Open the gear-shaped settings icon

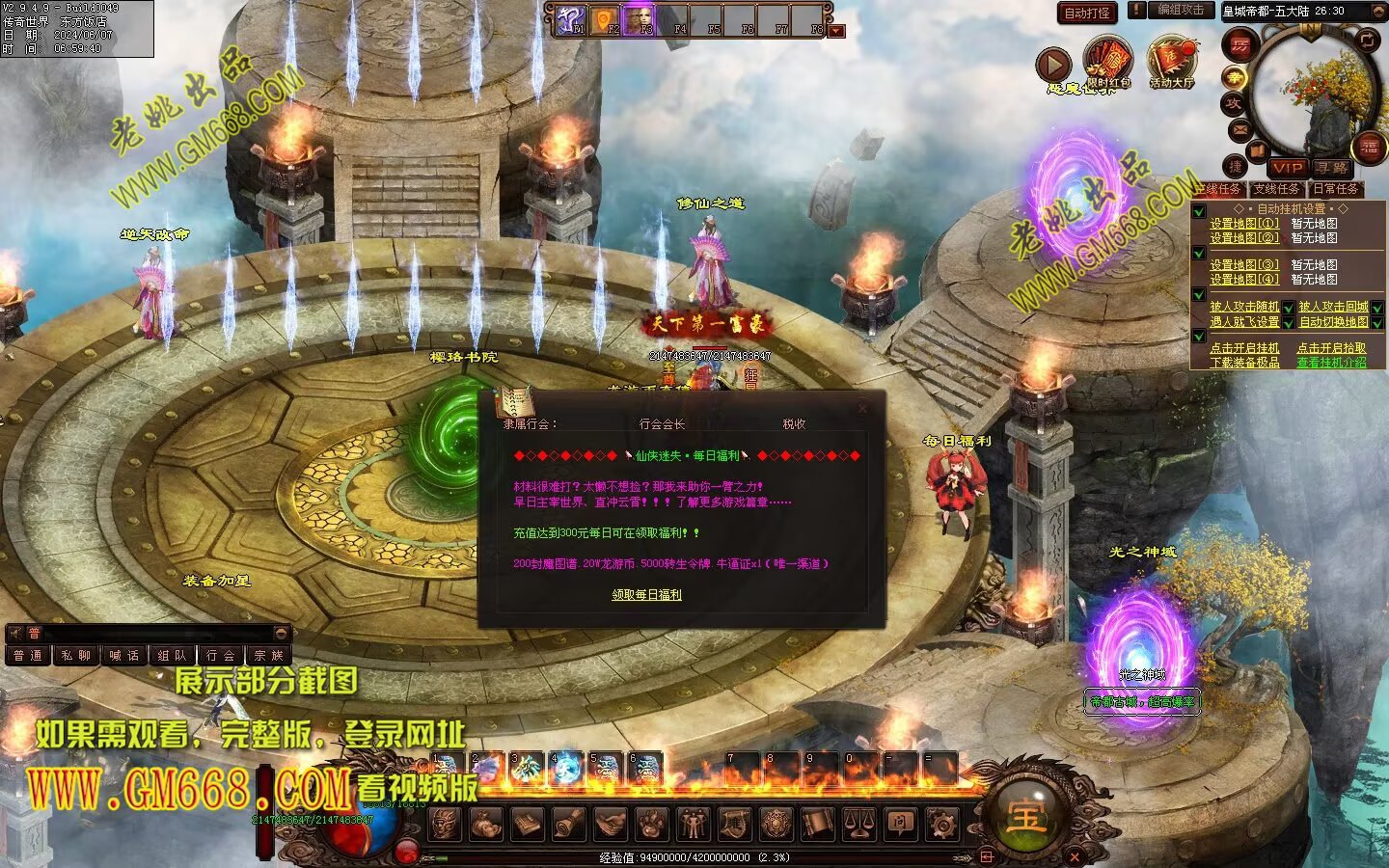point(941,824)
